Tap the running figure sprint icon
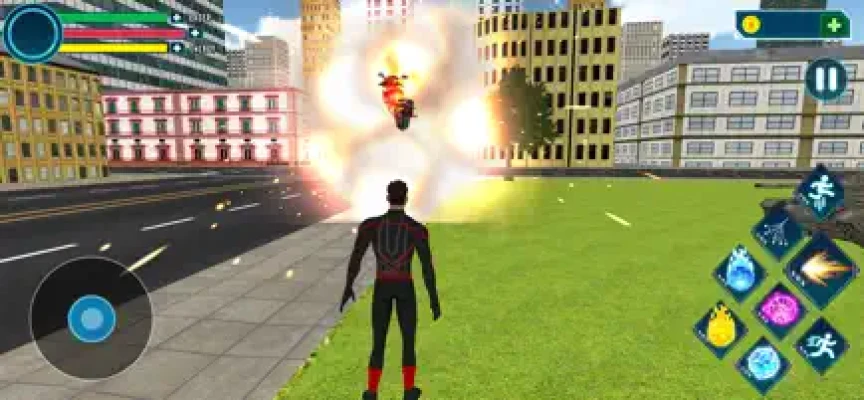864x400 pixels. (x=822, y=345)
